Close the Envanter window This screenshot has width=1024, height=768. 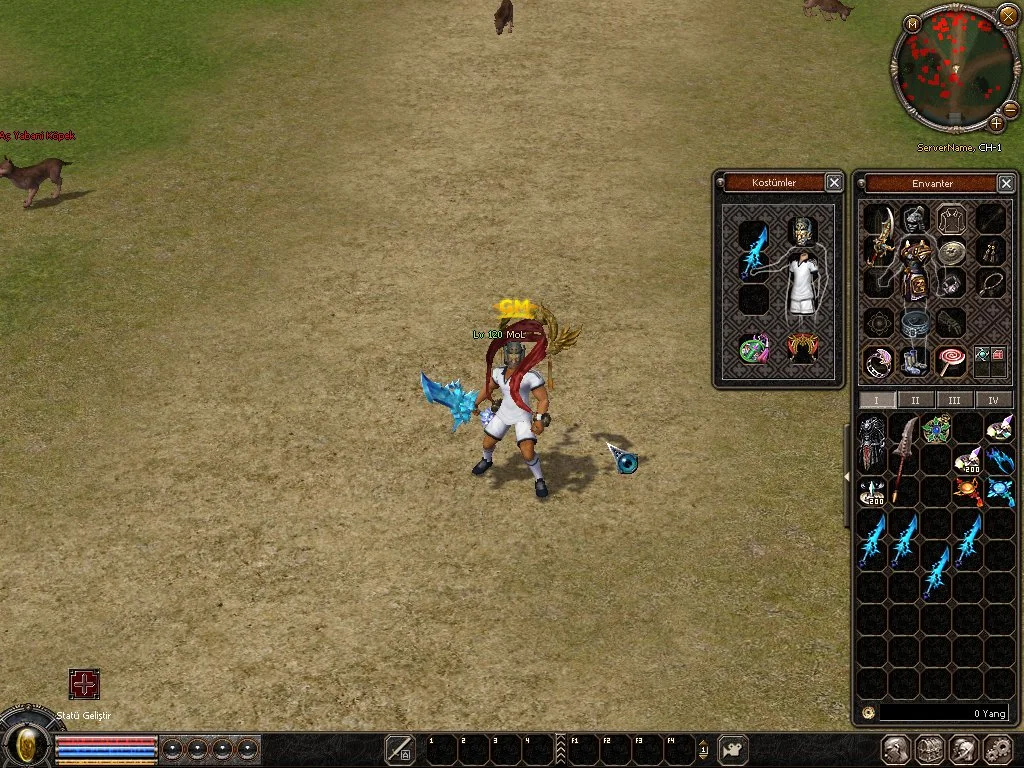click(x=1006, y=183)
